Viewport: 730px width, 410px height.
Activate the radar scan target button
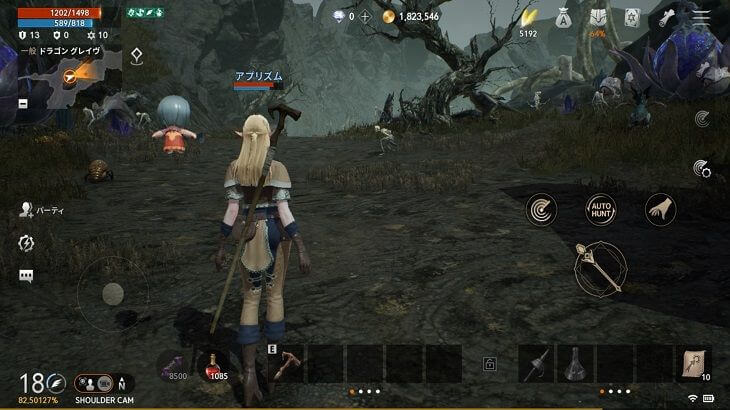tap(541, 209)
